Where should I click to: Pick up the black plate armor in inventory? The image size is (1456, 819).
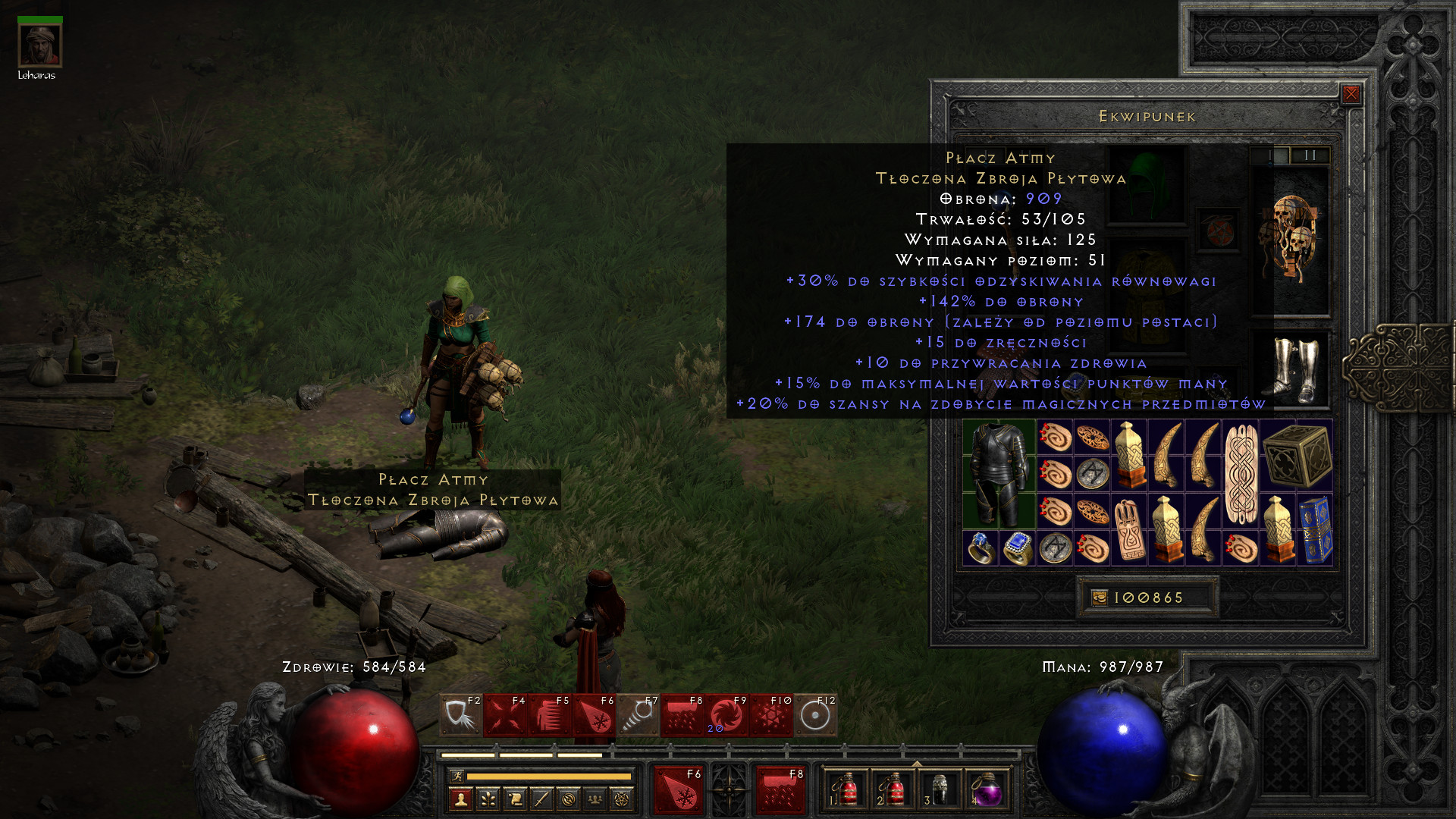click(999, 474)
